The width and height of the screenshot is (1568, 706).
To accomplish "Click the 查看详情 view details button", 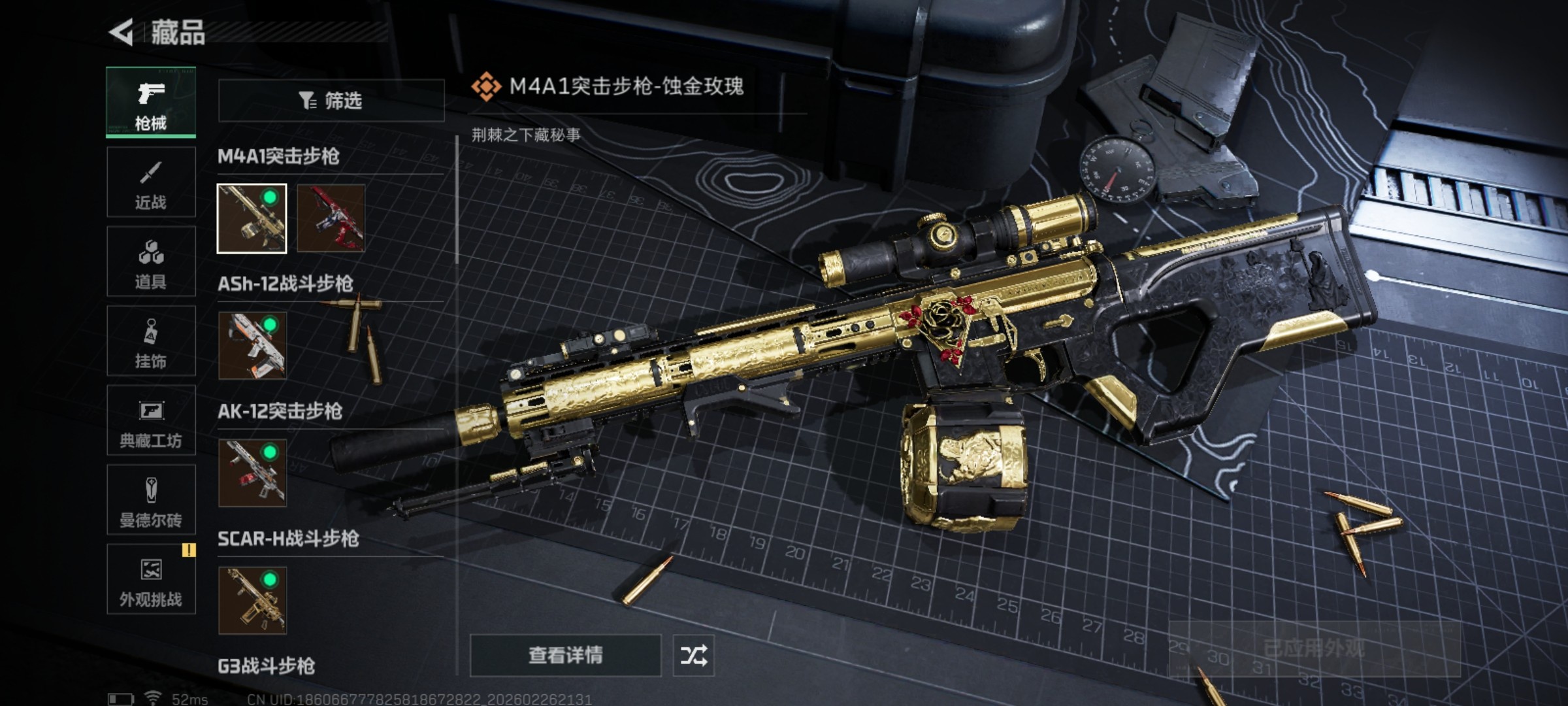I will [565, 655].
